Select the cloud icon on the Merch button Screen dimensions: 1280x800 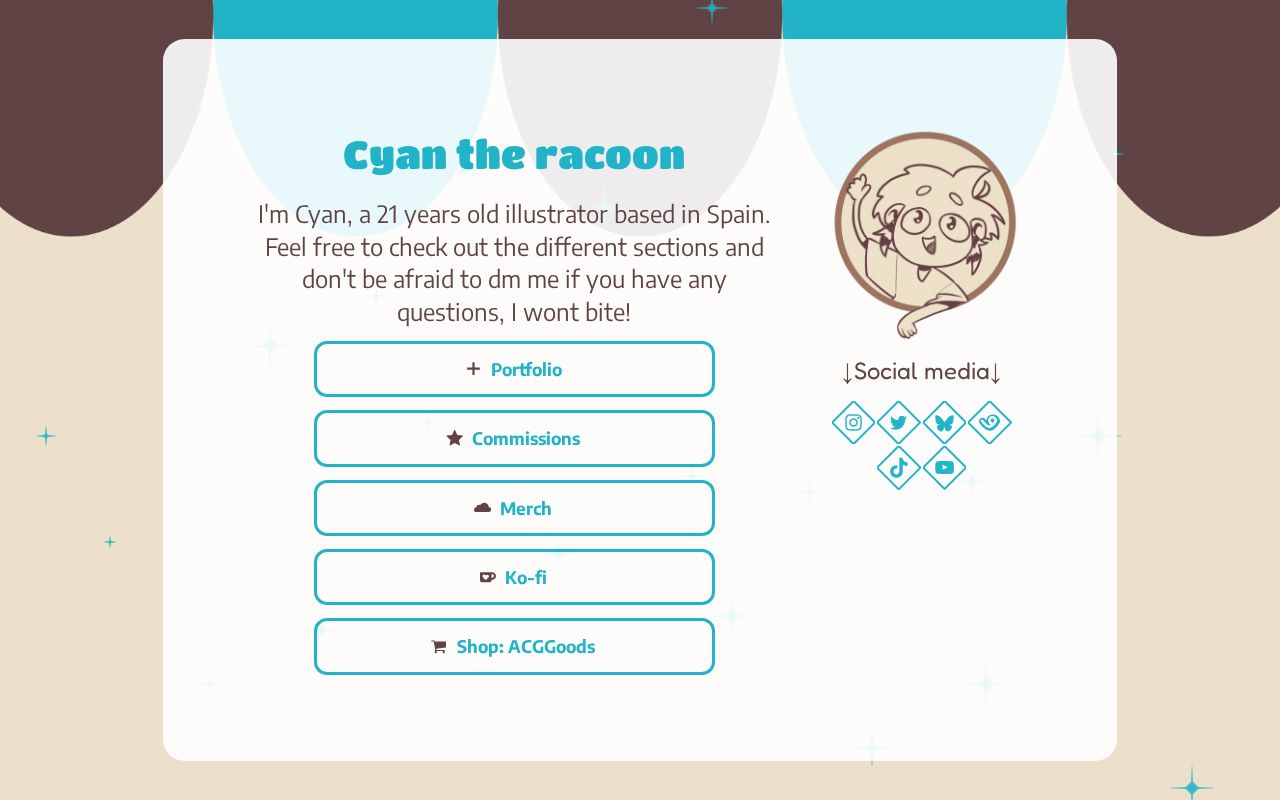click(x=483, y=508)
